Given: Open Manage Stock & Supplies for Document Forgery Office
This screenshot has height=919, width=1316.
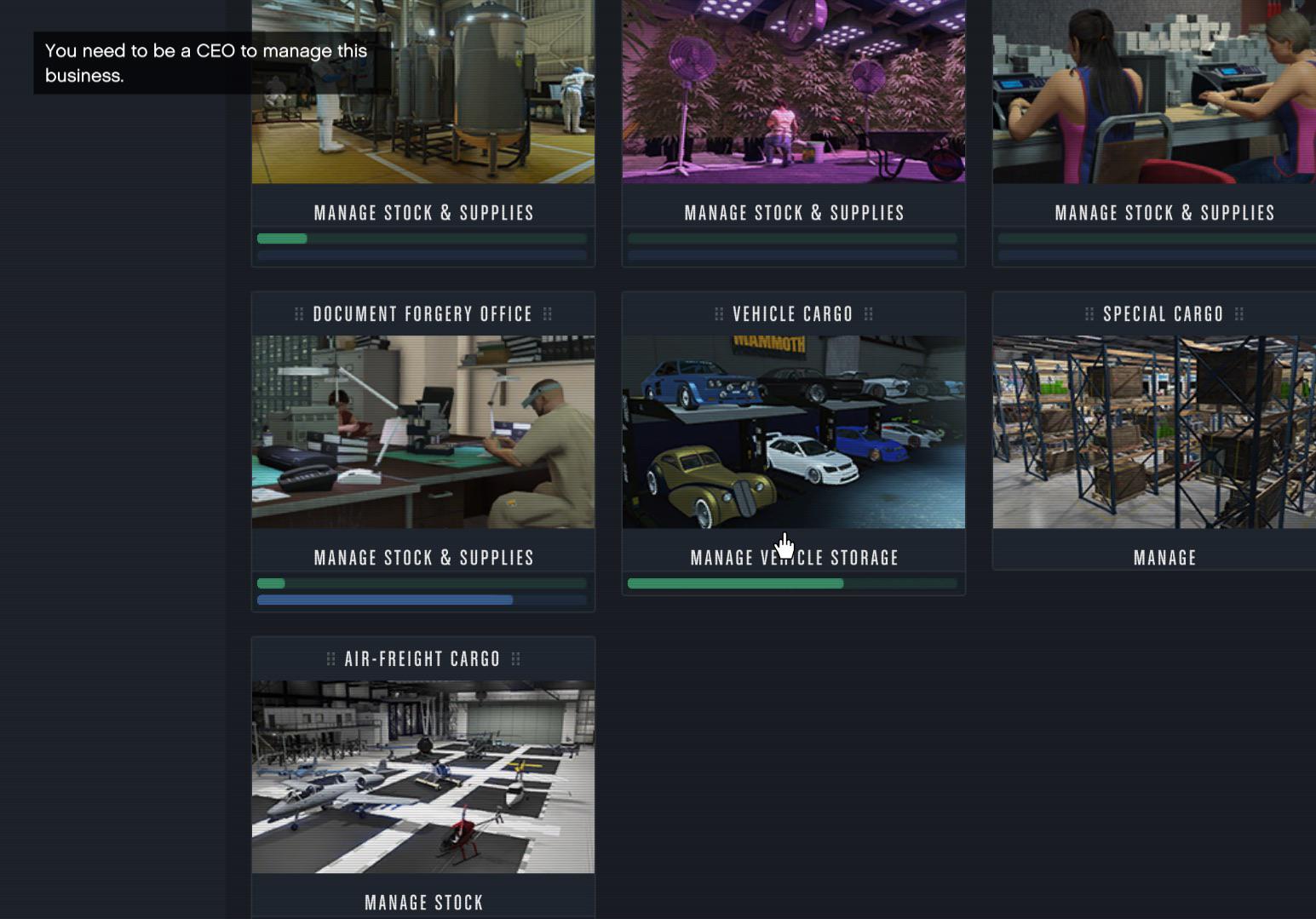Looking at the screenshot, I should coord(423,557).
